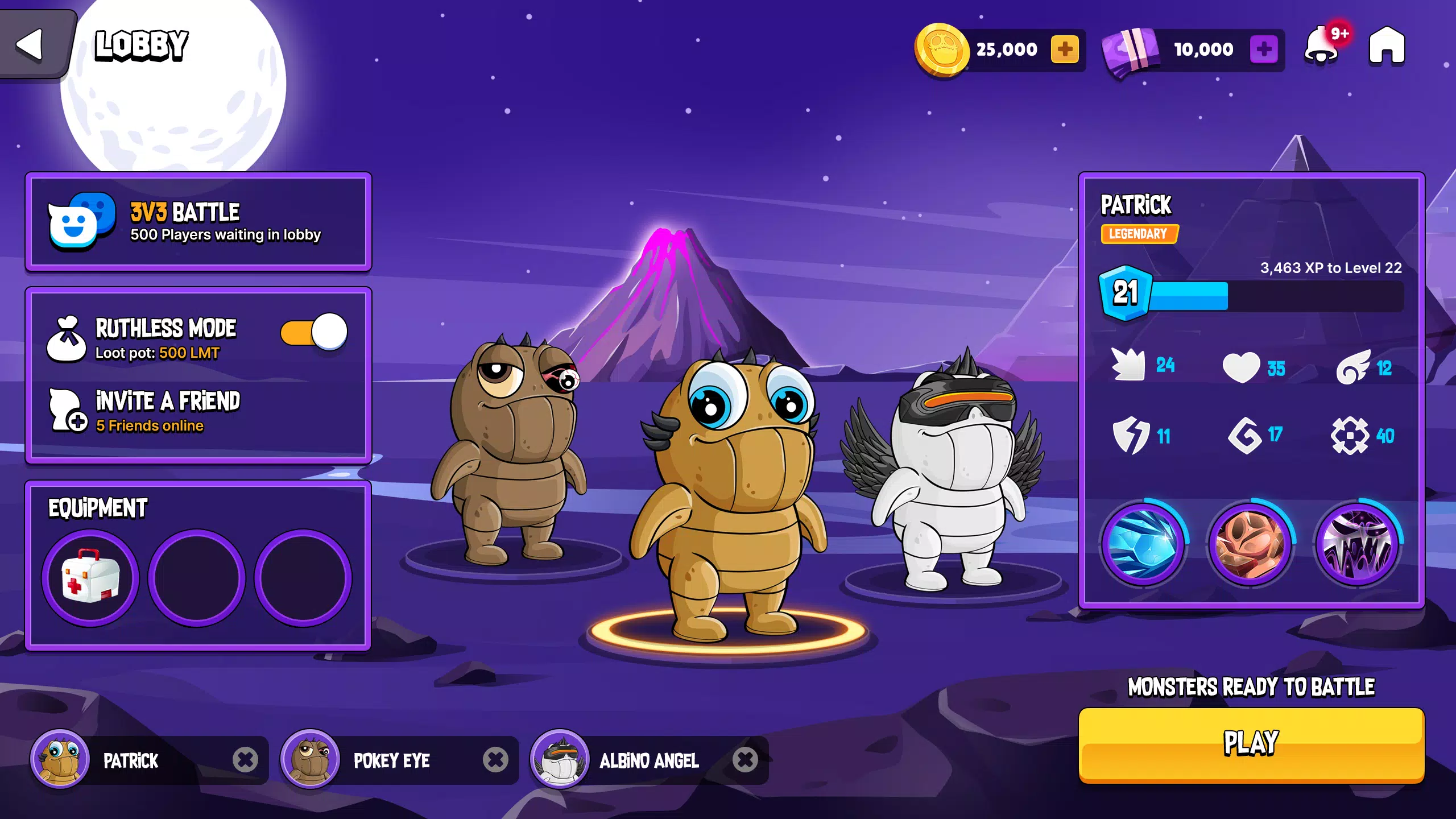Select Albino Angel's team portrait
This screenshot has width=1456, height=819.
click(560, 759)
